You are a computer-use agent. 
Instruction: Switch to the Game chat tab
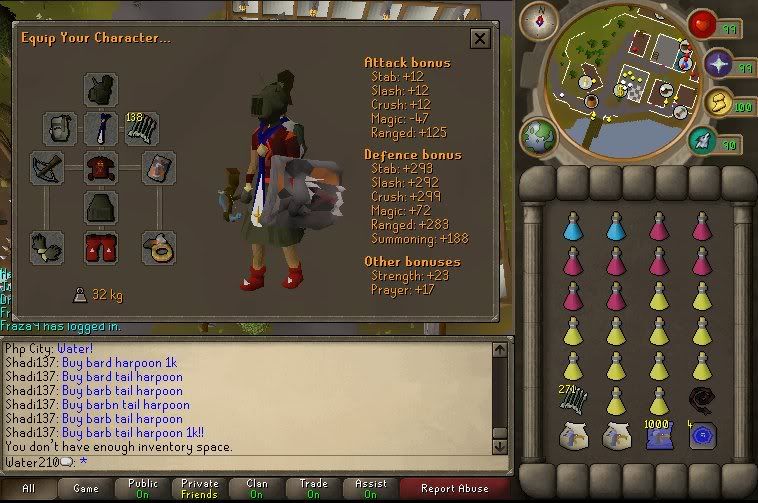click(x=87, y=489)
